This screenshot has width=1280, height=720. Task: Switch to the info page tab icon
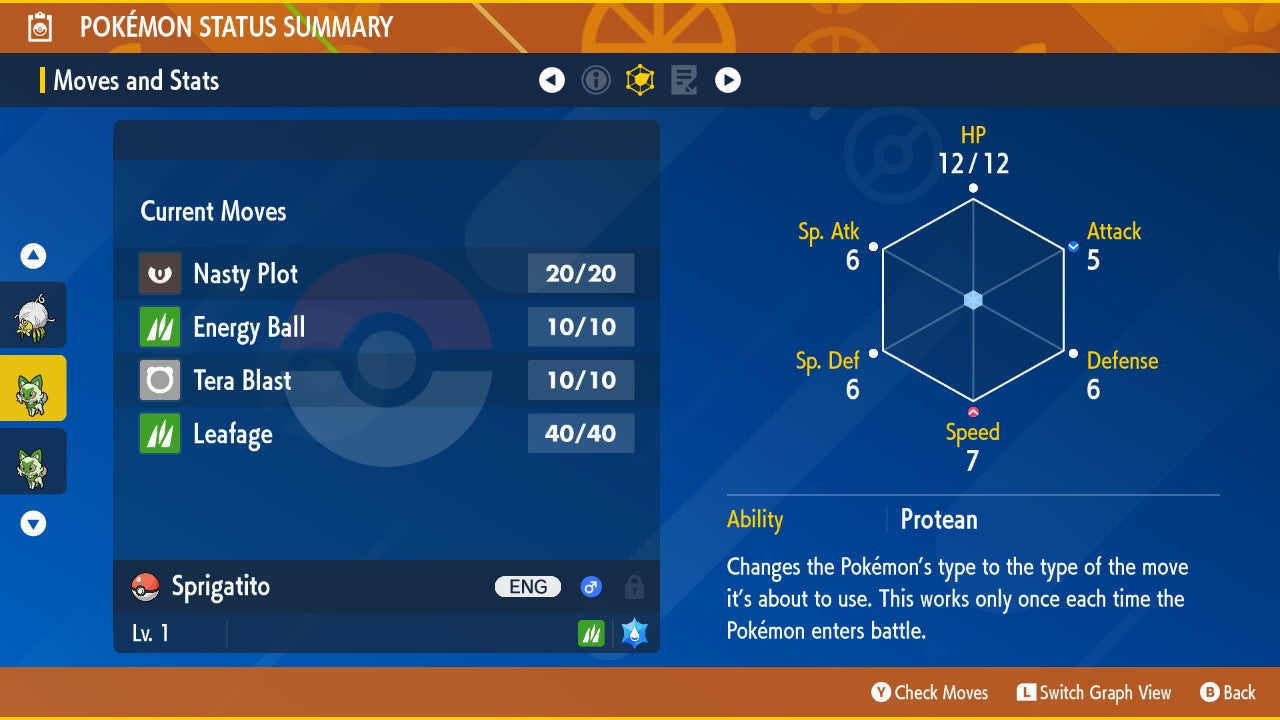click(596, 80)
